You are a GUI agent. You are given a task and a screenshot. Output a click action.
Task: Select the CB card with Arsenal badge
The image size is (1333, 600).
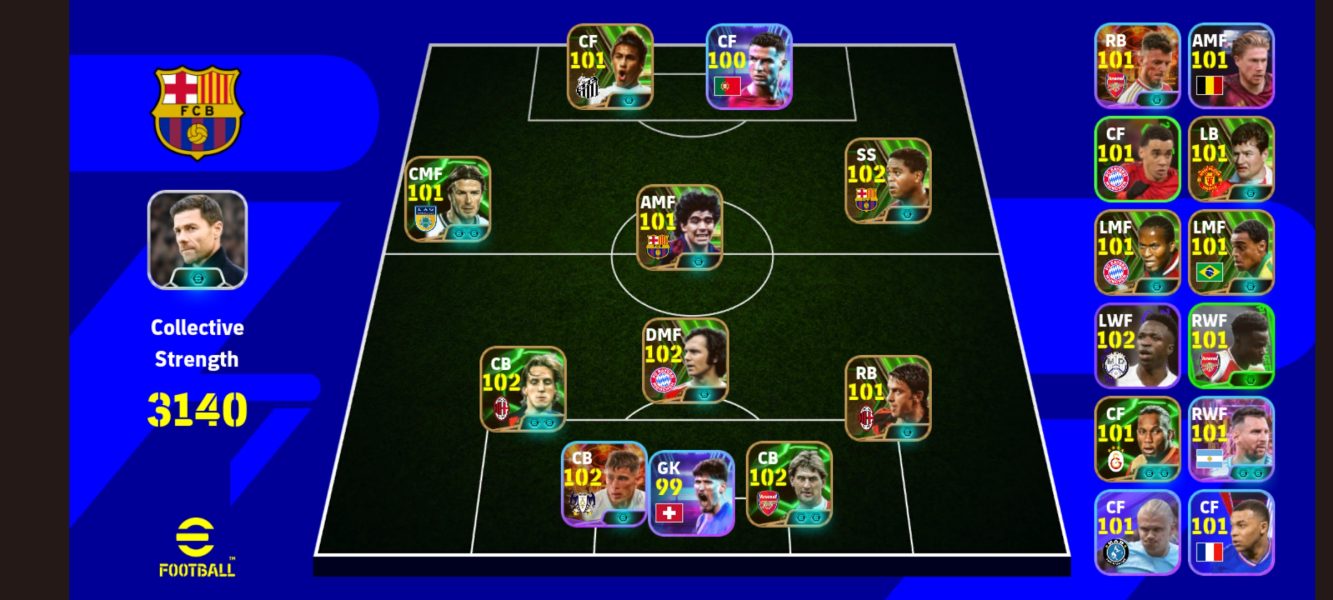[789, 484]
